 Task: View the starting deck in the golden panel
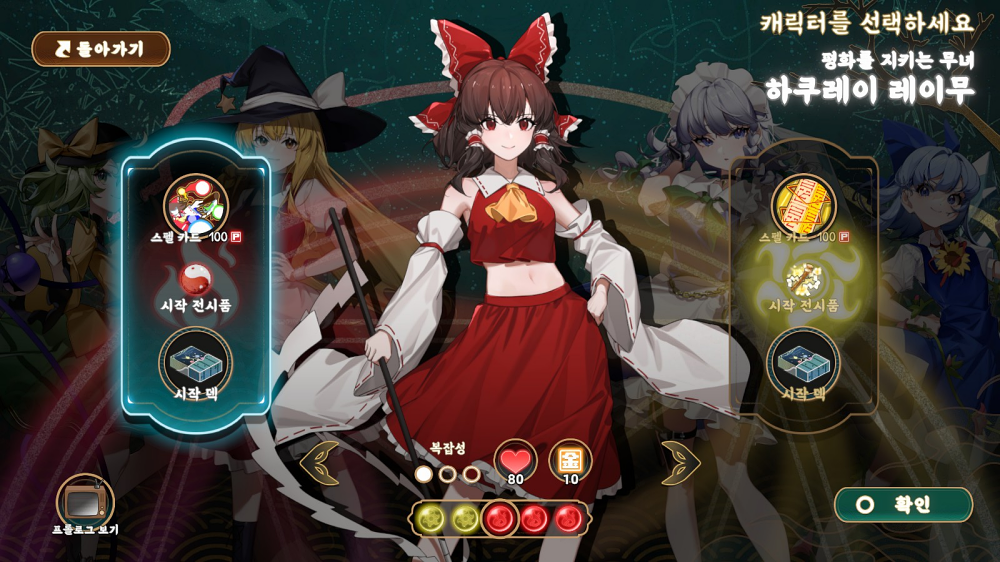pos(803,362)
